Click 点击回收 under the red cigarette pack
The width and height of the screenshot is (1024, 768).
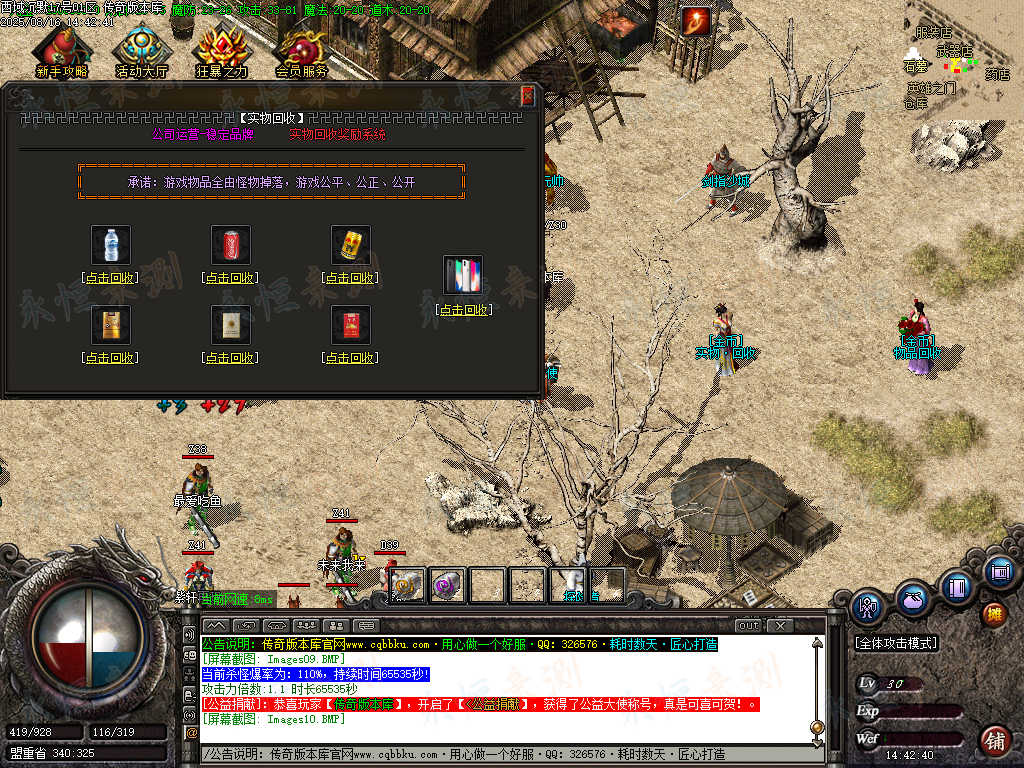tap(350, 358)
